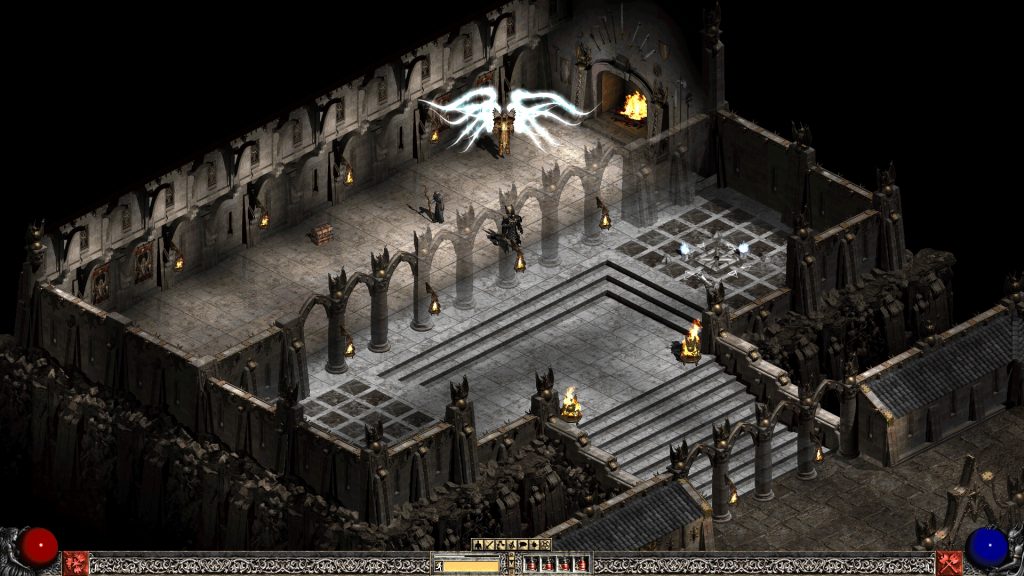1024x576 pixels.
Task: Open the left skill selector button
Action: point(75,563)
